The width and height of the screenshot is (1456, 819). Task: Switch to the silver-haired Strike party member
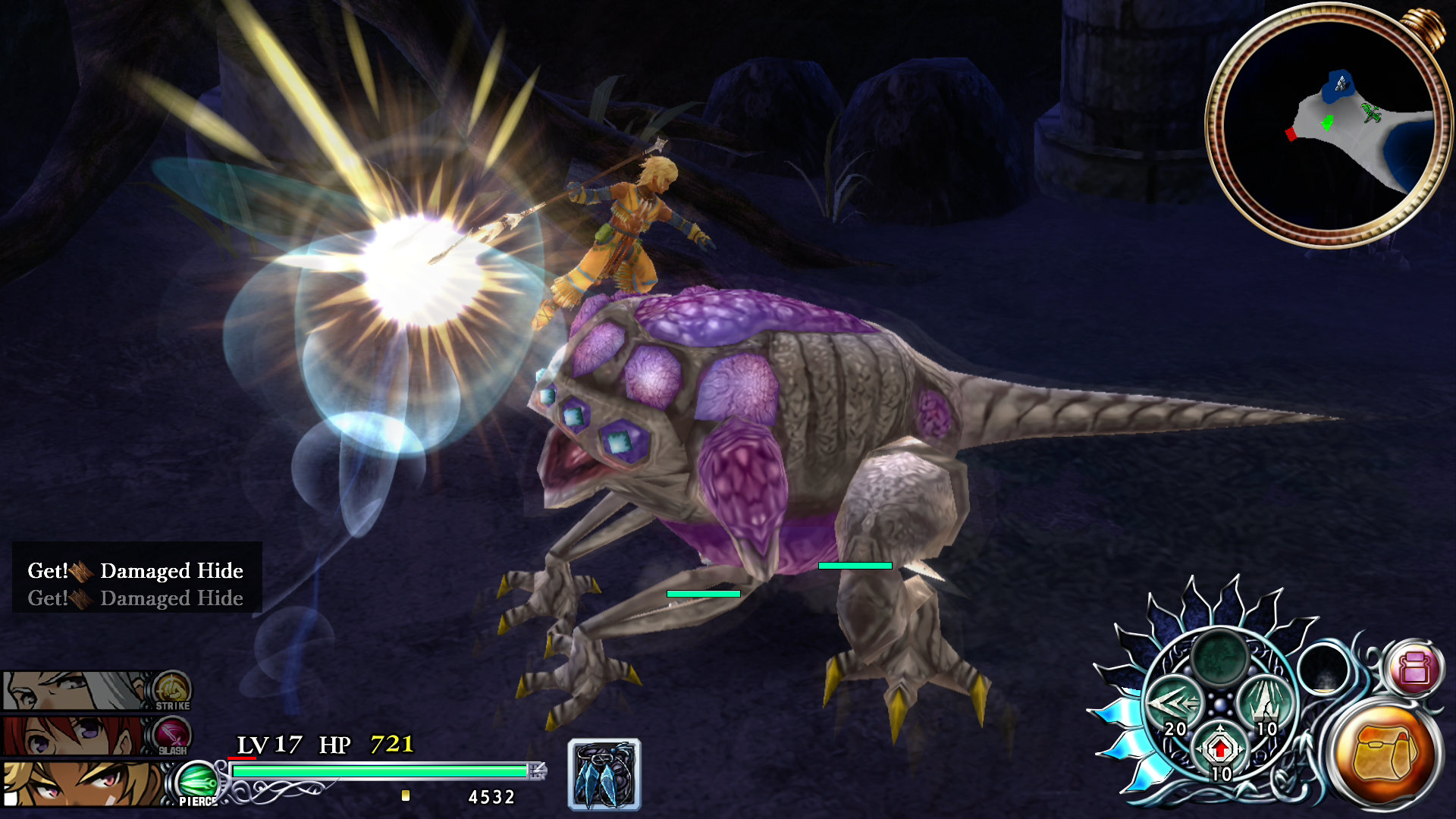[x=76, y=690]
